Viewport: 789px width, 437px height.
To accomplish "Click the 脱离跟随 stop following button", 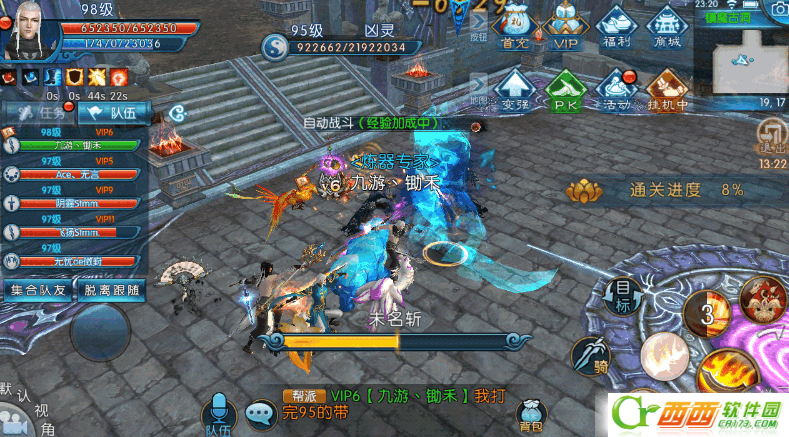I will coord(111,290).
